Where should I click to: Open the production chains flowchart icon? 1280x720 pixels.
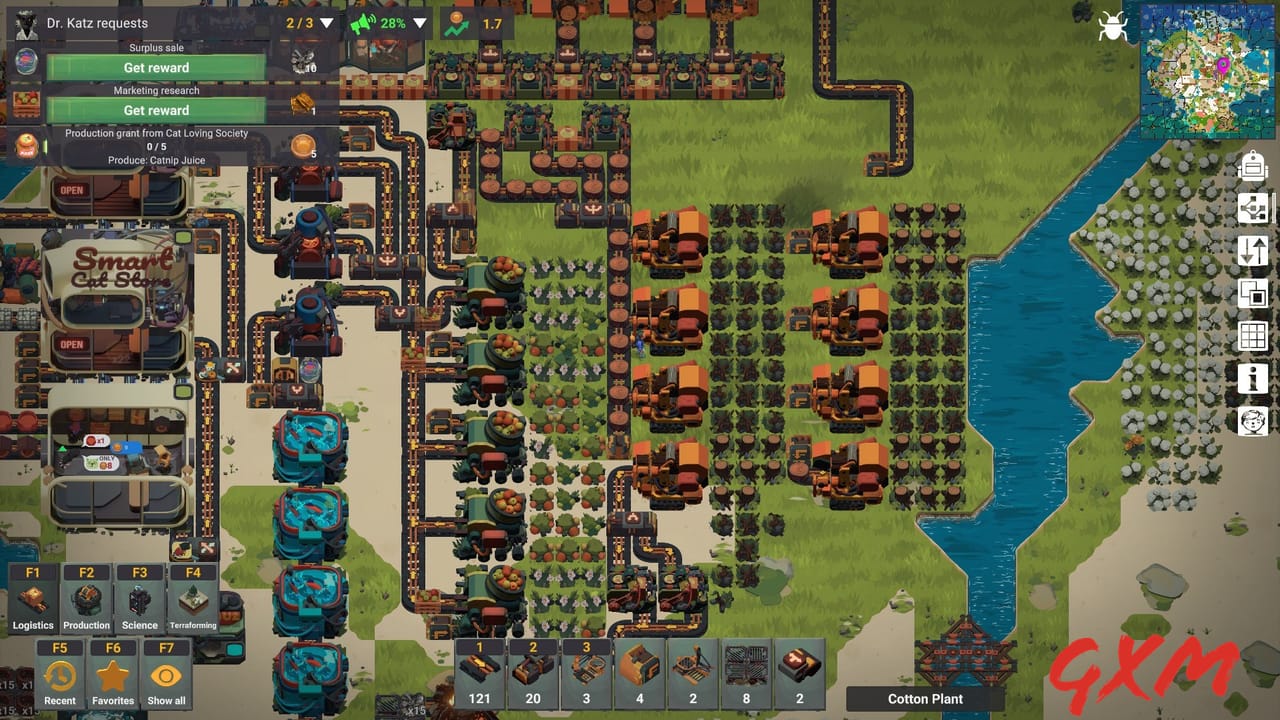[1252, 209]
